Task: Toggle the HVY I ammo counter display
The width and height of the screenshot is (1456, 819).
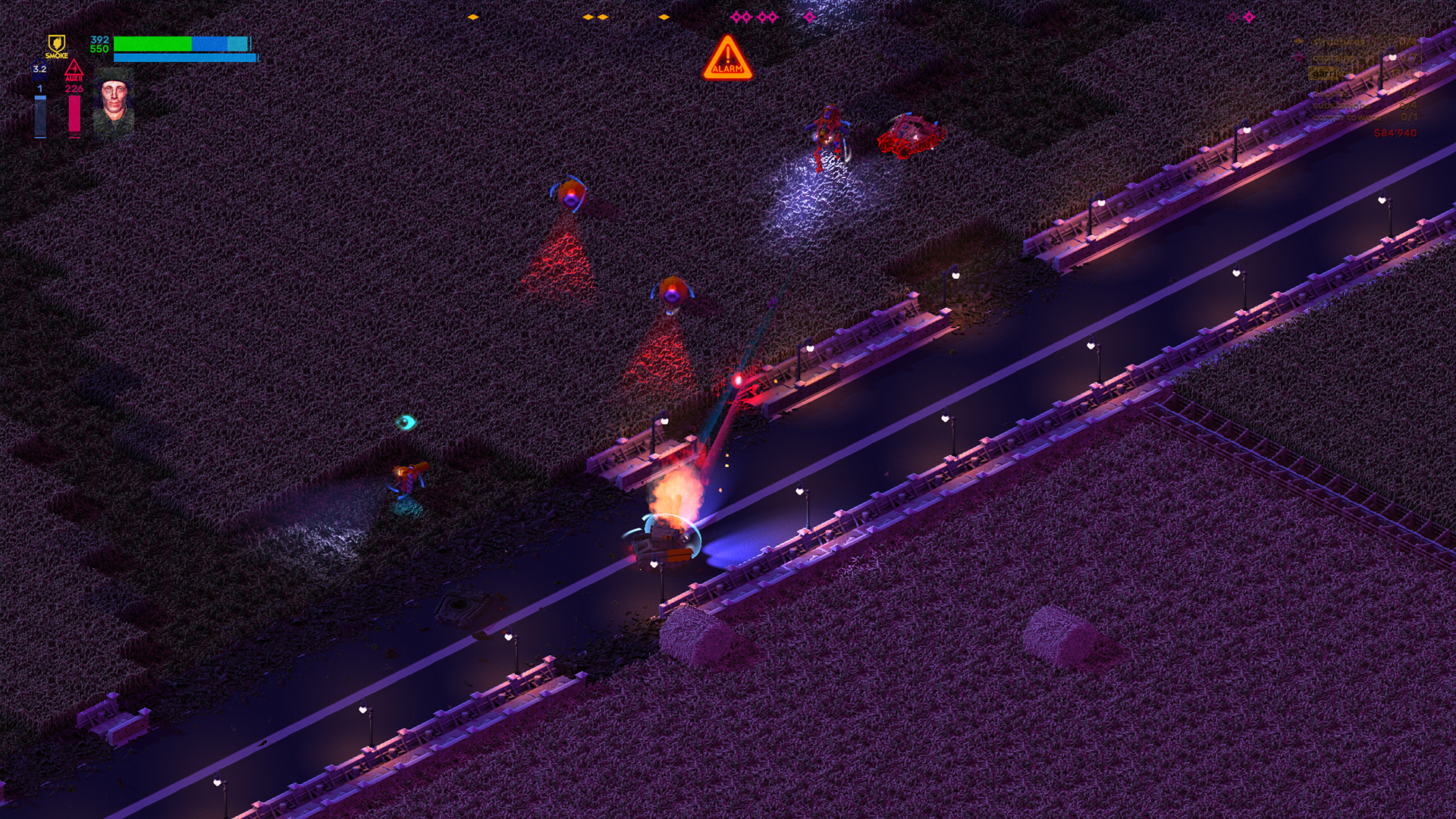Action: pyautogui.click(x=39, y=89)
